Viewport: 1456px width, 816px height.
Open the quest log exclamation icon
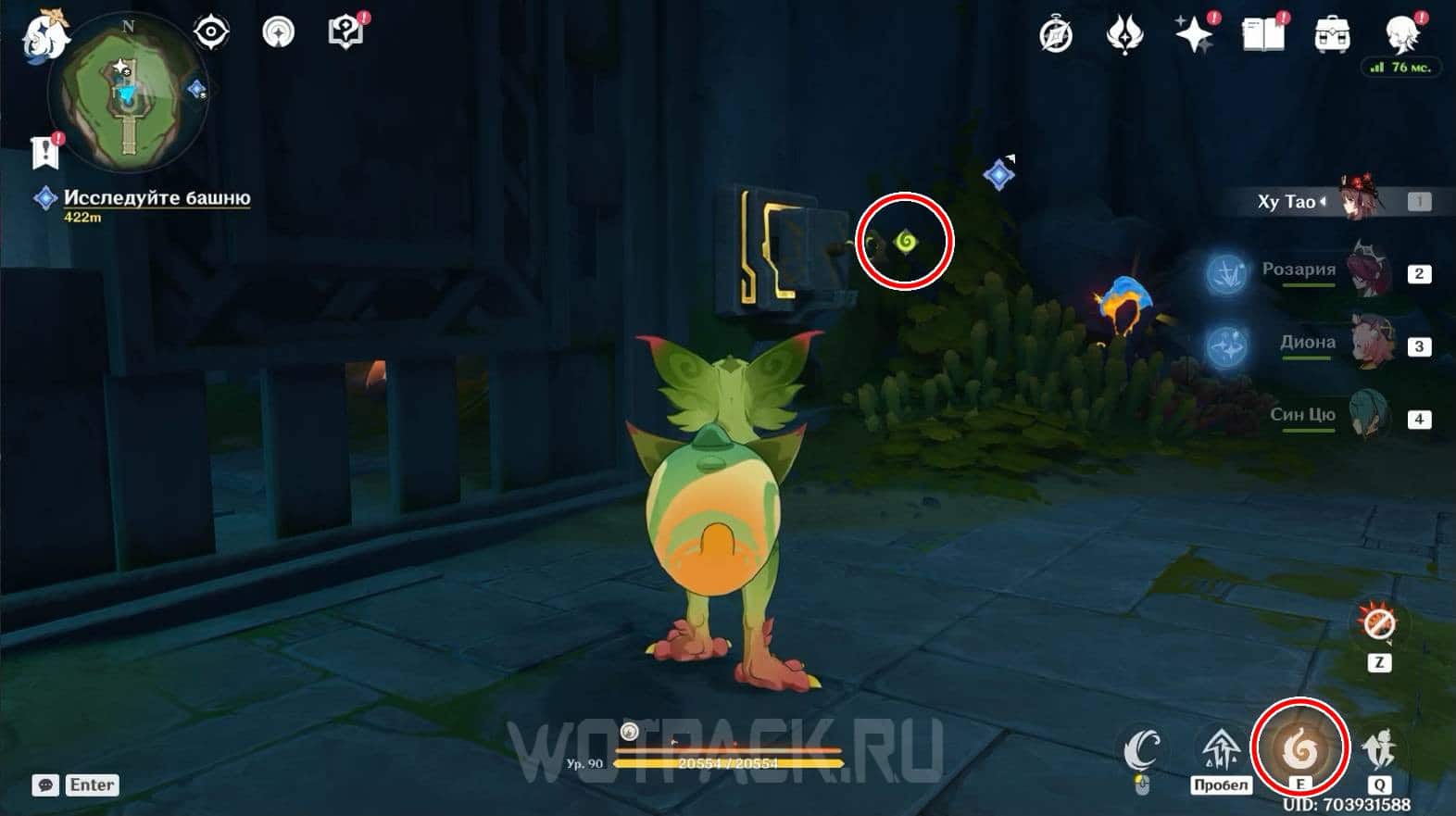[44, 151]
